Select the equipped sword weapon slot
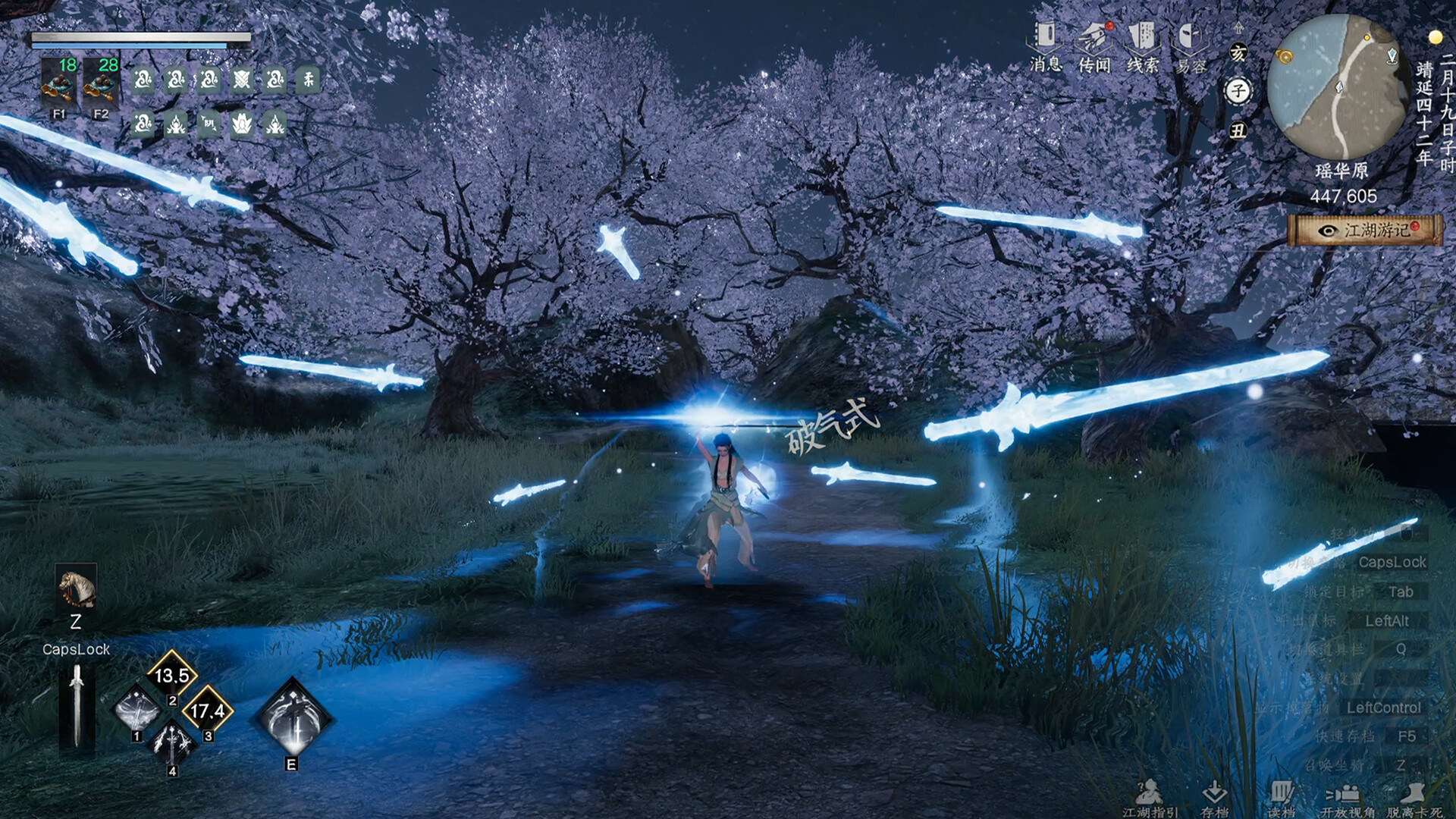 point(77,707)
